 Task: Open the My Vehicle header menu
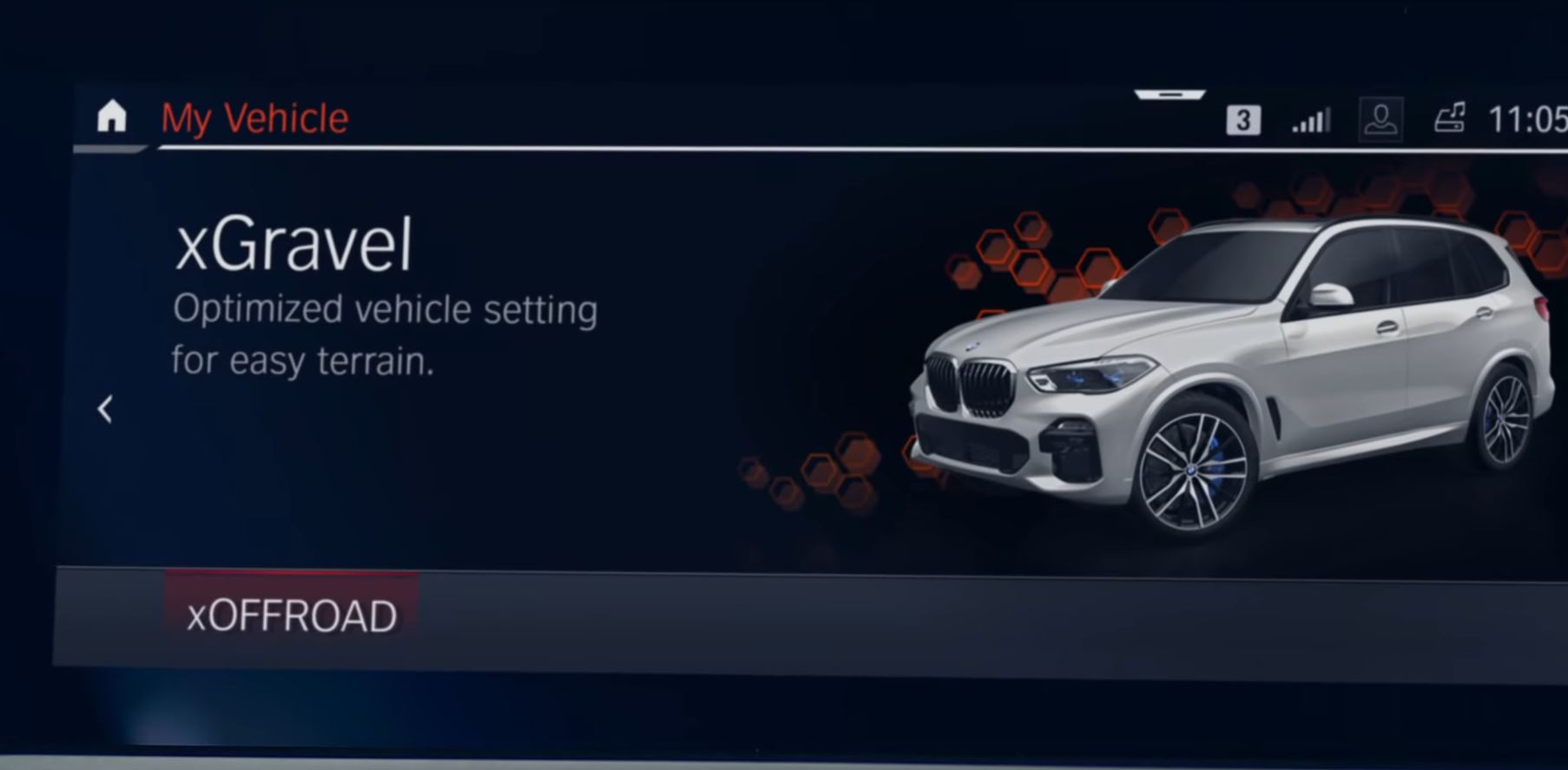coord(254,118)
